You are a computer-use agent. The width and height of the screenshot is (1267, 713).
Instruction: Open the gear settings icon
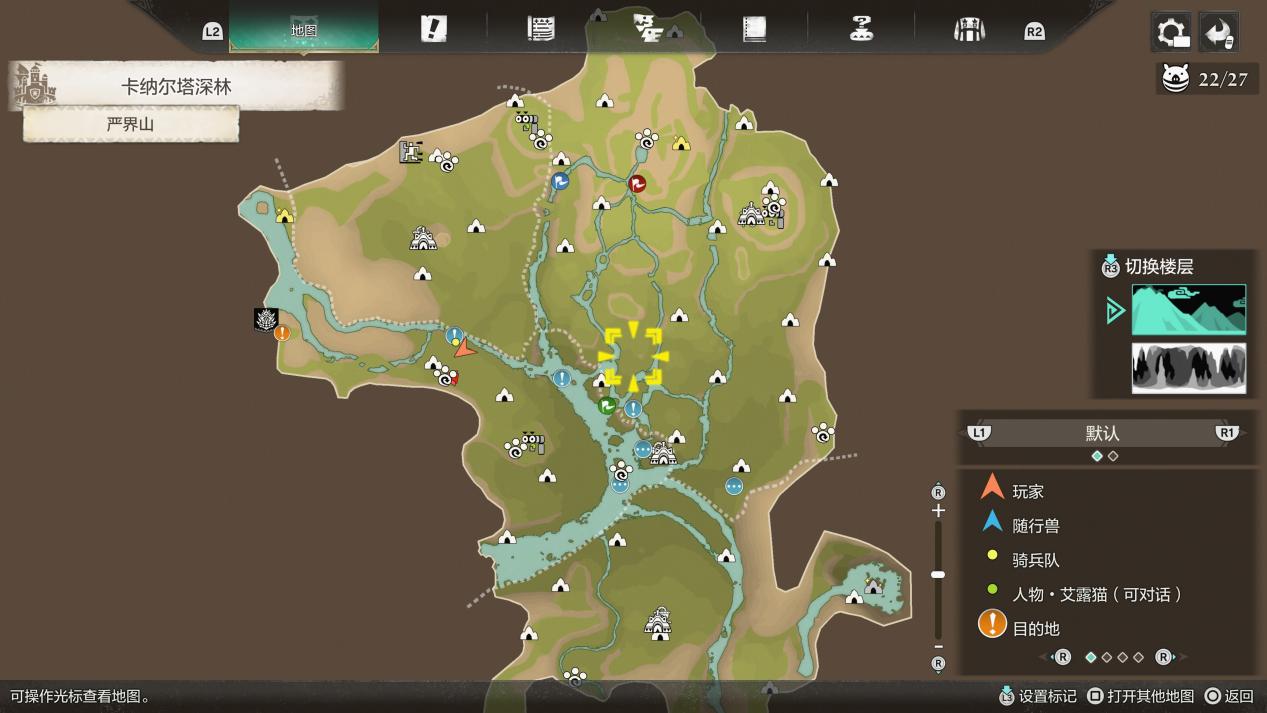coord(1171,32)
